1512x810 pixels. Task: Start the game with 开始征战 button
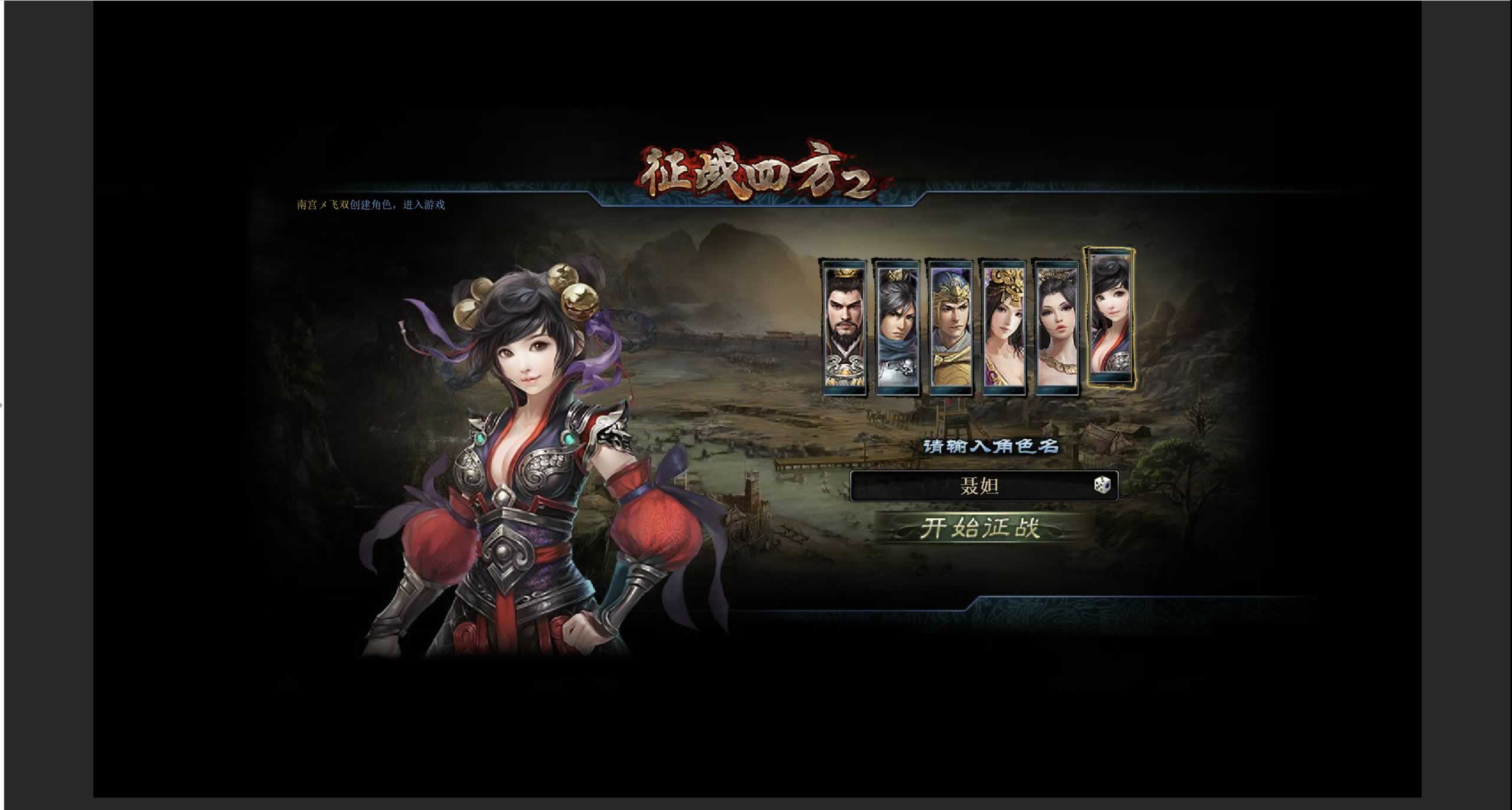[x=981, y=528]
